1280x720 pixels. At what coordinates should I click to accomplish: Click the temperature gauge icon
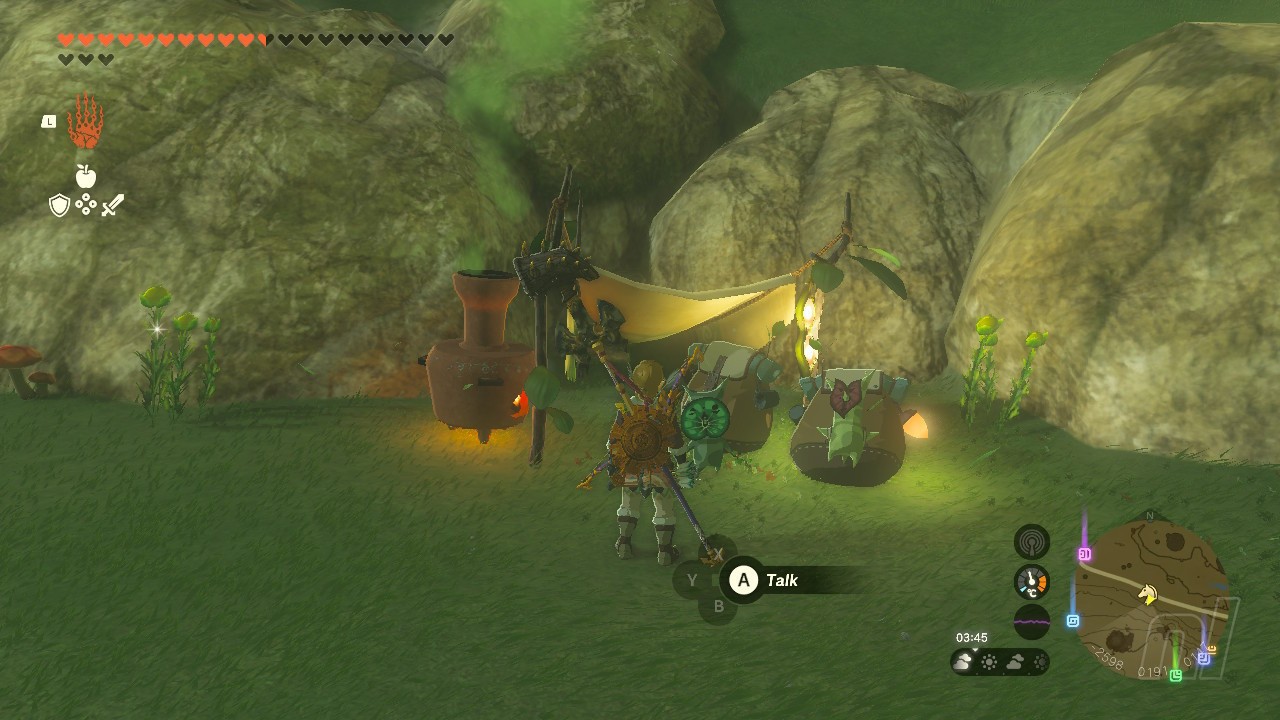click(1032, 582)
